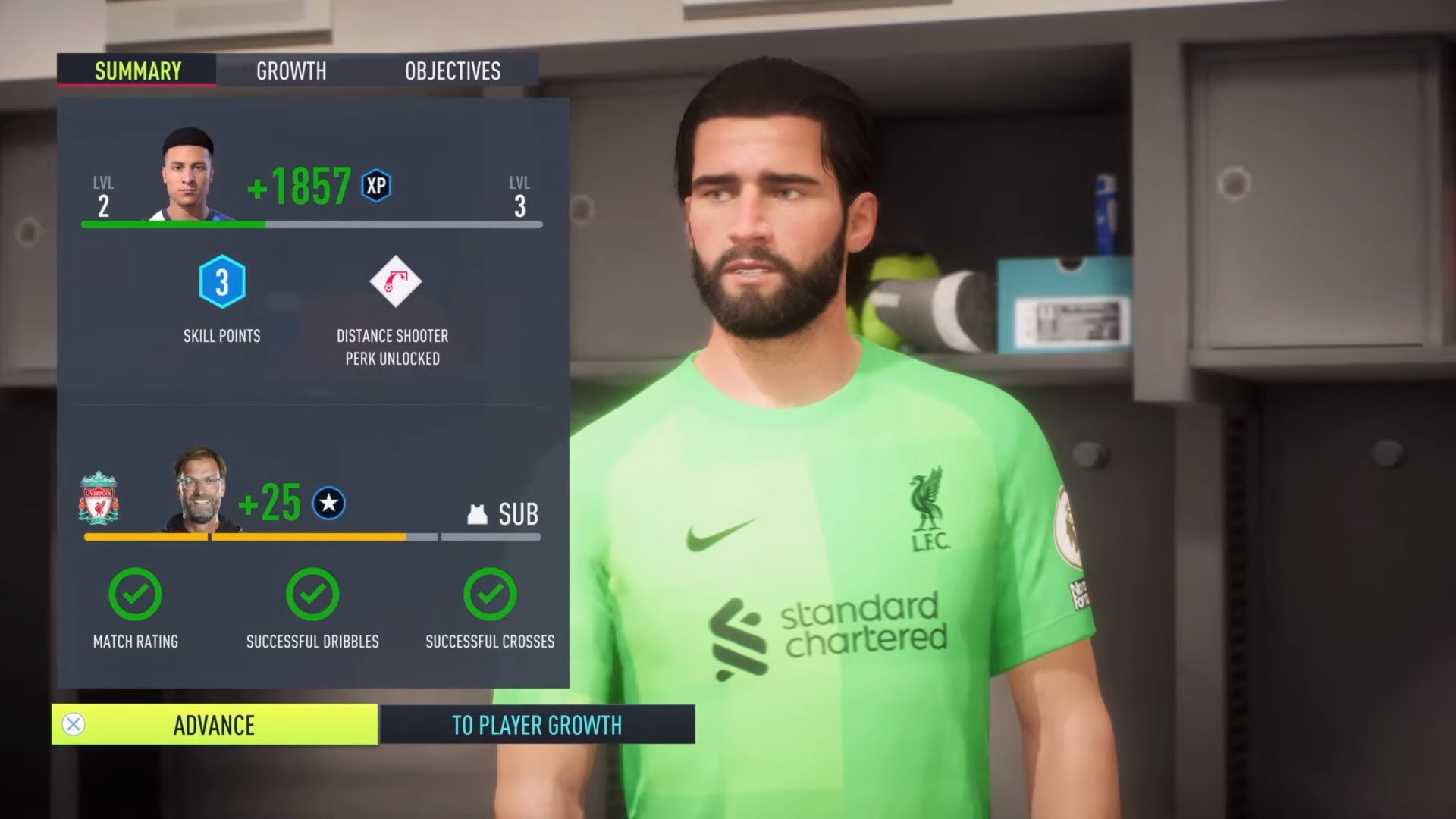1456x819 pixels.
Task: Toggle the Match Rating objective complete
Action: click(135, 595)
